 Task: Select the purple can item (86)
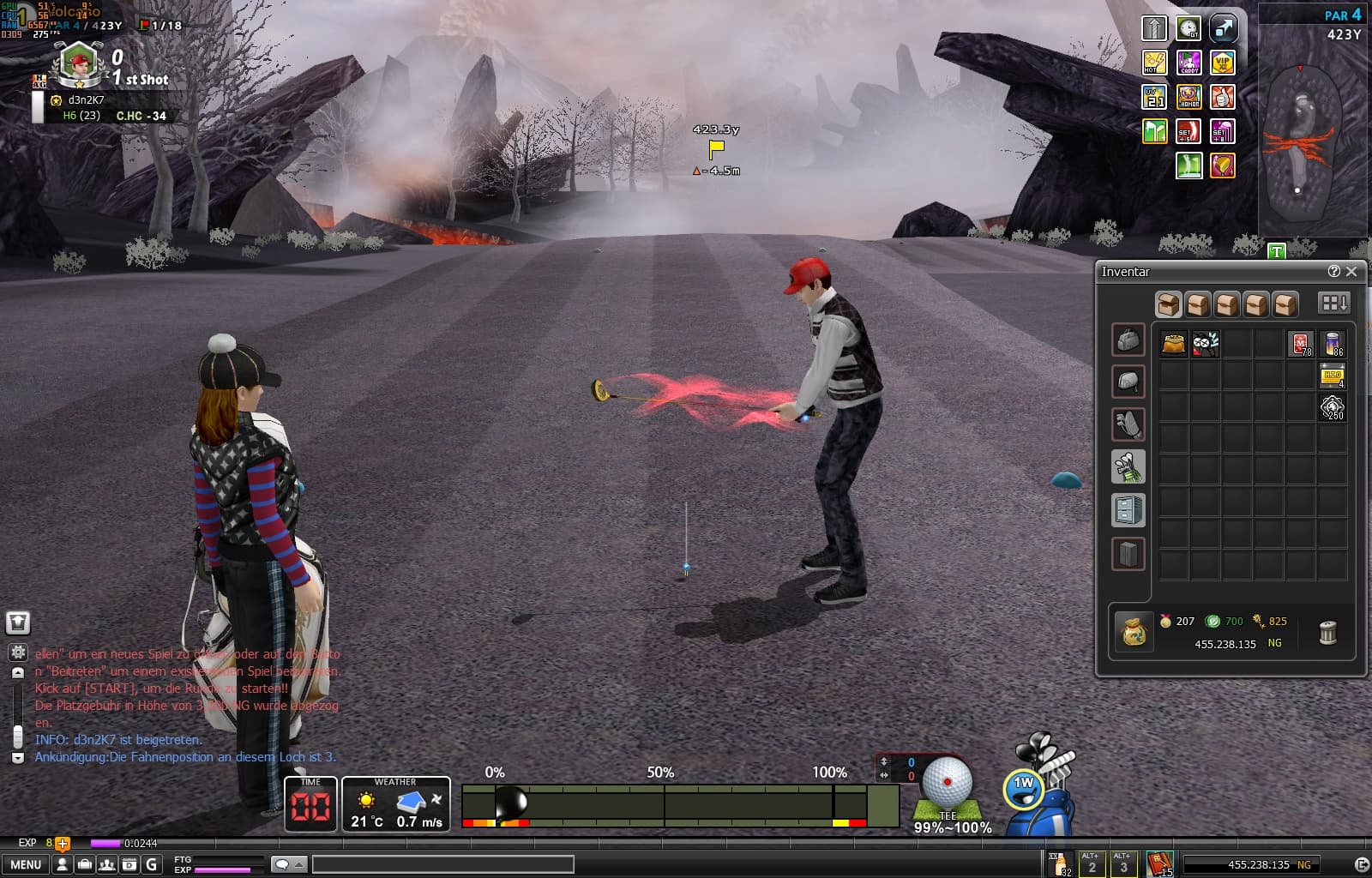click(x=1333, y=344)
